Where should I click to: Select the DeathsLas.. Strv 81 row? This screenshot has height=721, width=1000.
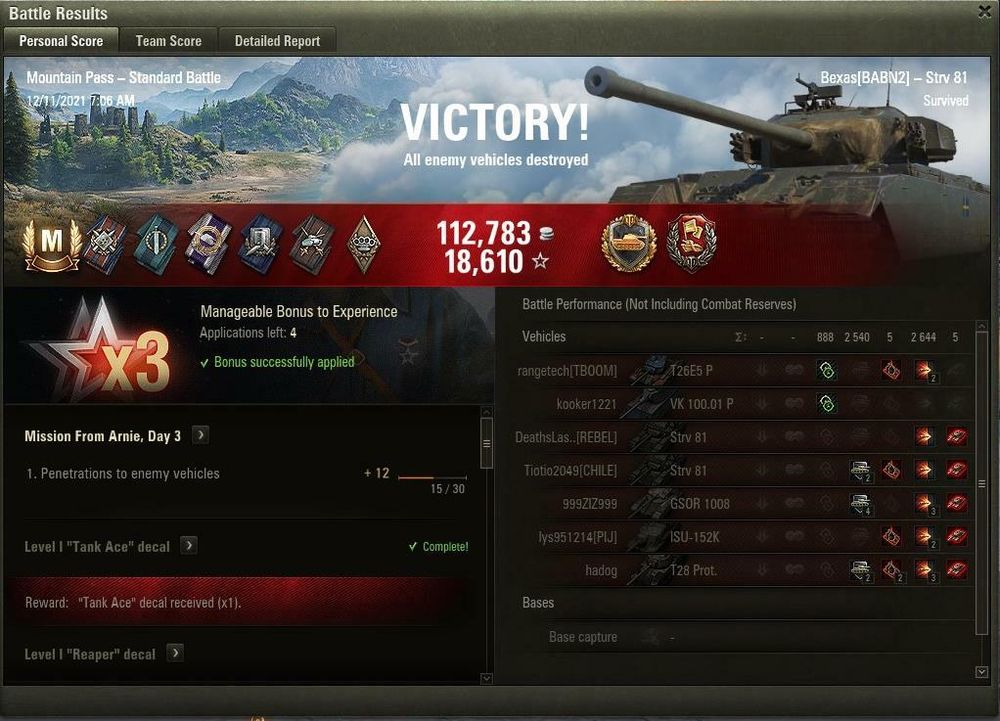742,437
